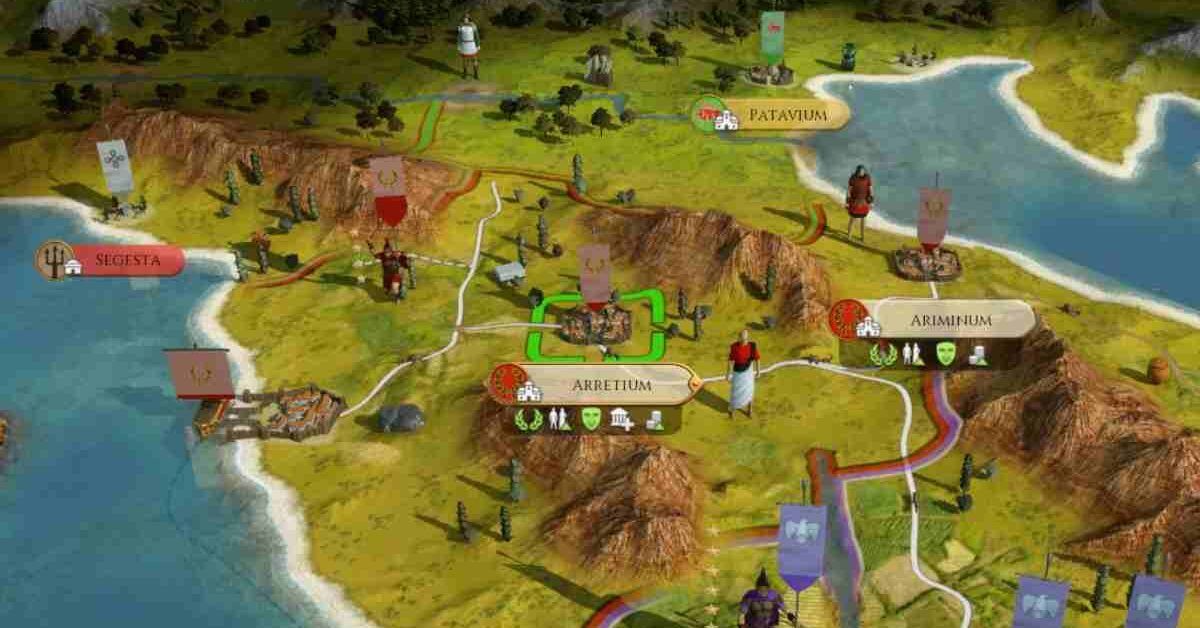Click Ariminum's laurel wreath icon

pos(882,353)
